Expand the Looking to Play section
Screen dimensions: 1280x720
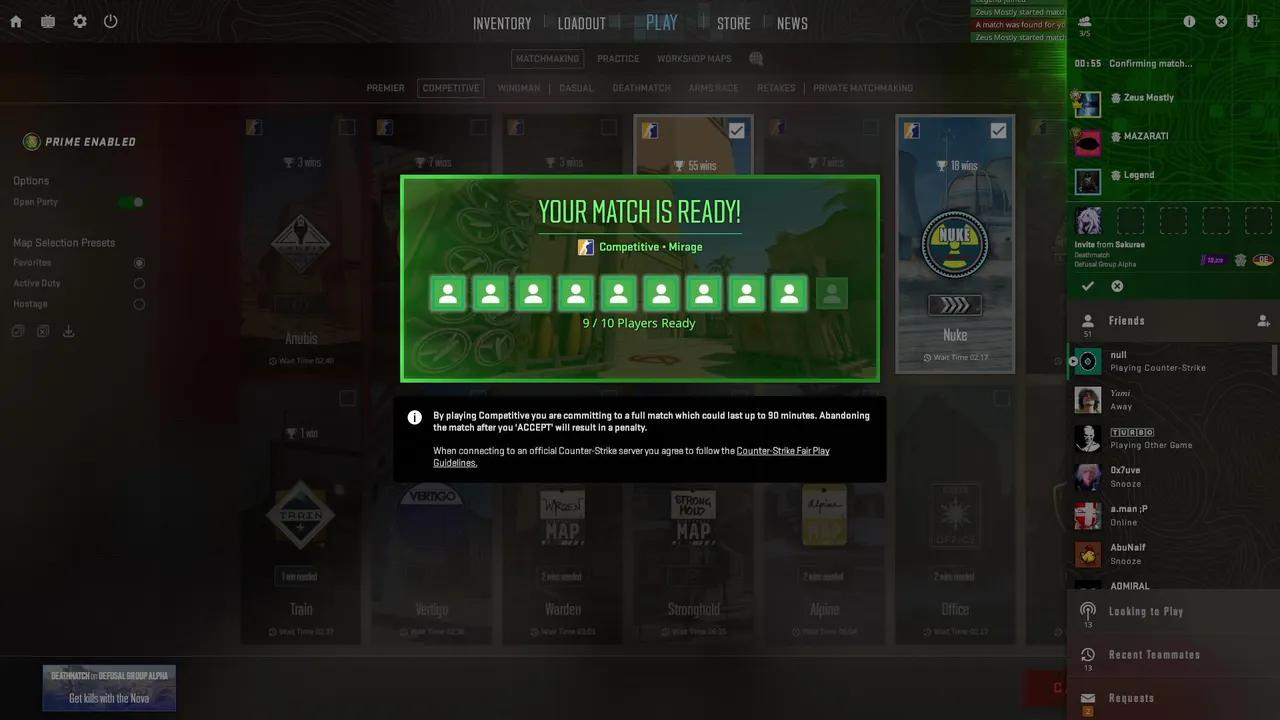coord(1146,611)
